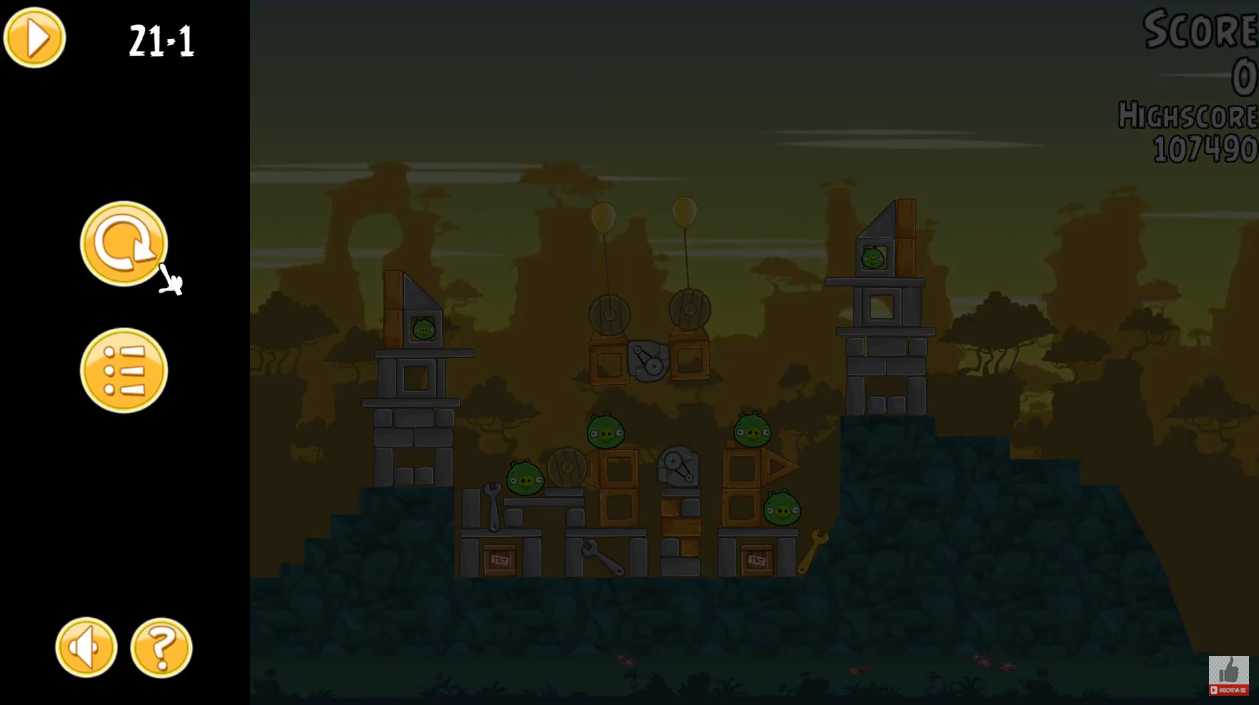Viewport: 1259px width, 705px height.
Task: Toggle sound with the speaker button
Action: [86, 647]
